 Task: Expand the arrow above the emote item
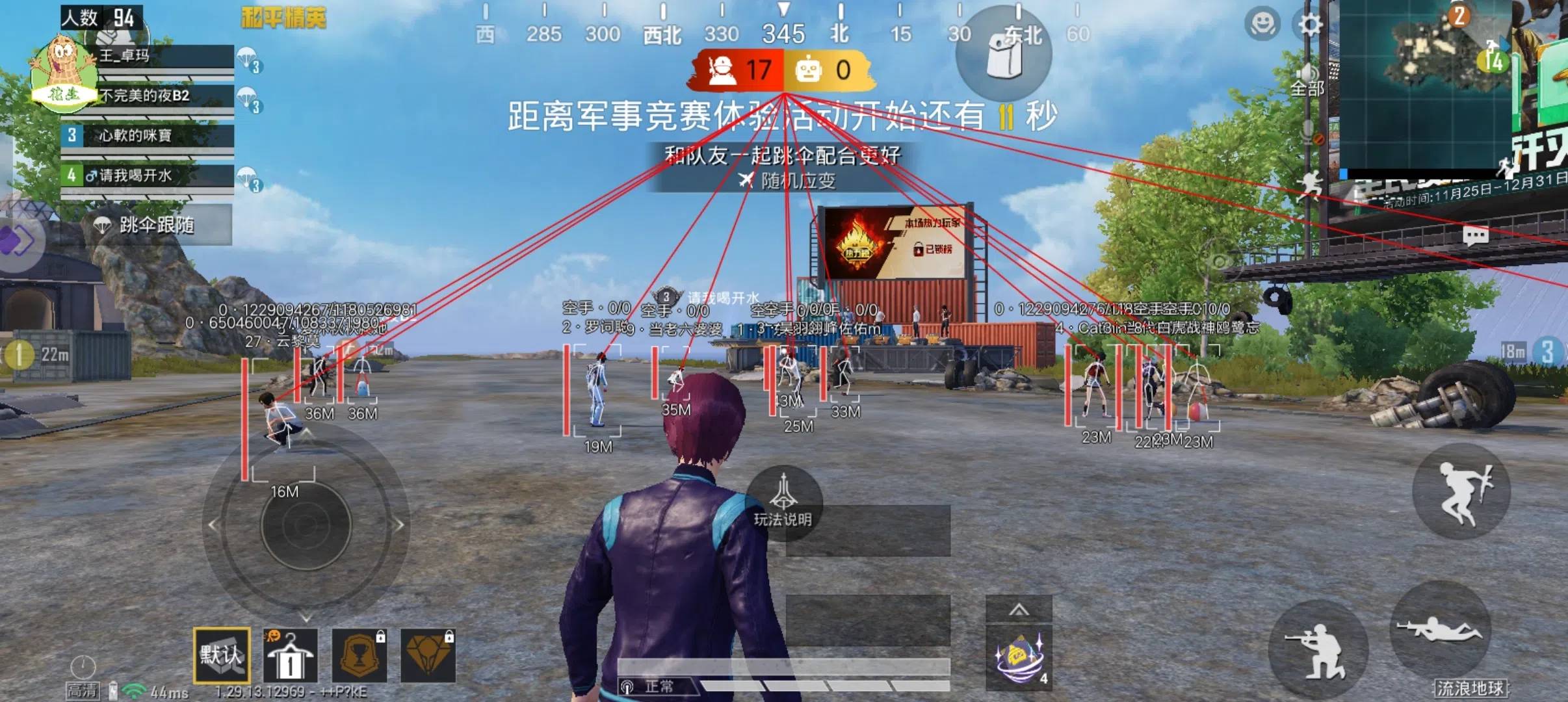[x=1018, y=610]
